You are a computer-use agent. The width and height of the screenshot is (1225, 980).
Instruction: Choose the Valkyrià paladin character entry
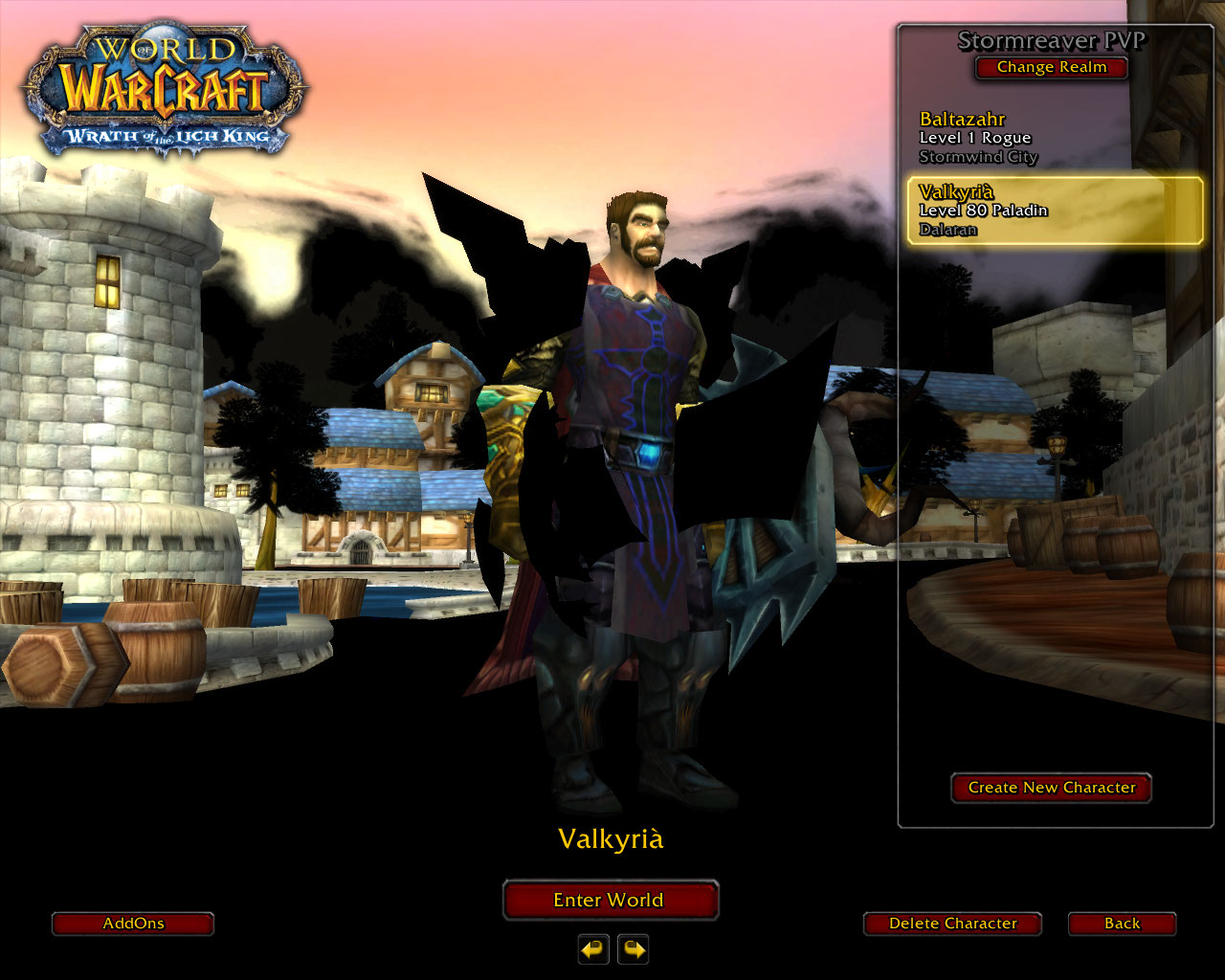coord(1055,211)
